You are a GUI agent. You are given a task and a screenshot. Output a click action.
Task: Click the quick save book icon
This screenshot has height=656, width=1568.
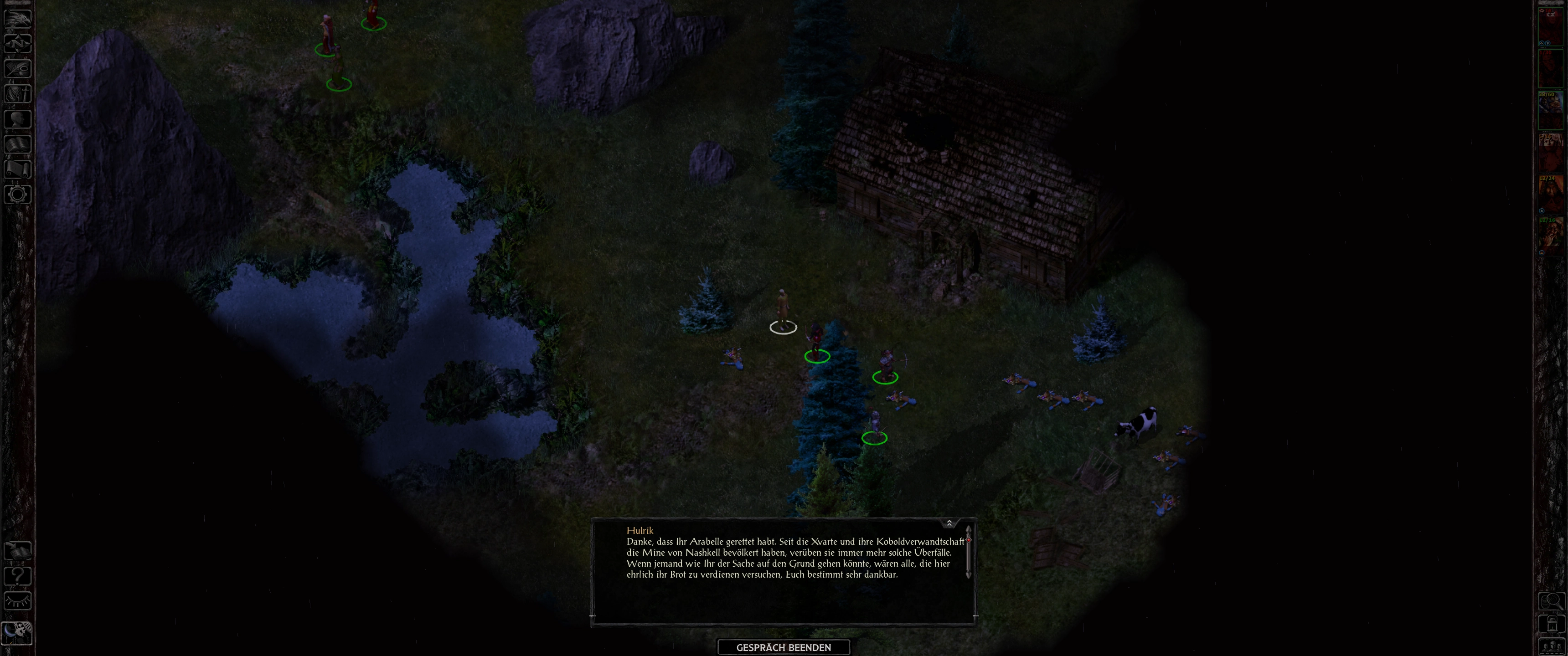coord(18,551)
